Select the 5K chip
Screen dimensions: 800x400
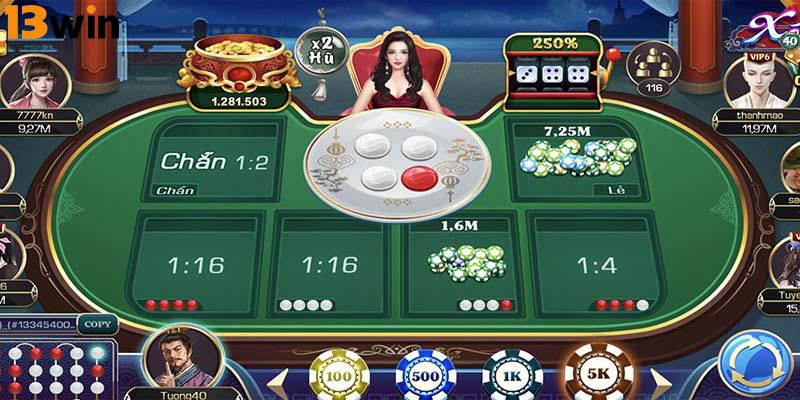click(599, 374)
